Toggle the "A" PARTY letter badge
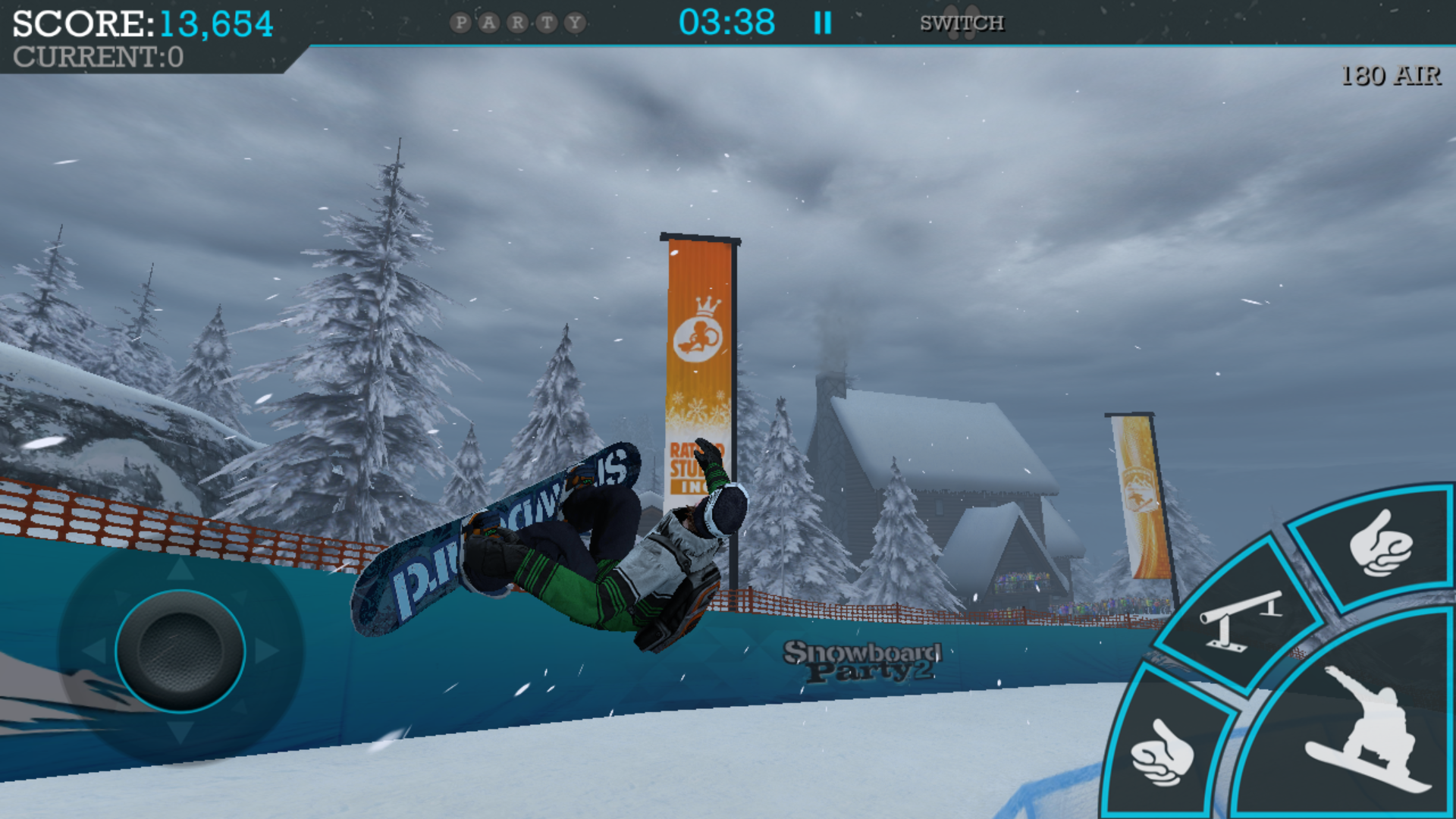The width and height of the screenshot is (1456, 819). pyautogui.click(x=489, y=23)
